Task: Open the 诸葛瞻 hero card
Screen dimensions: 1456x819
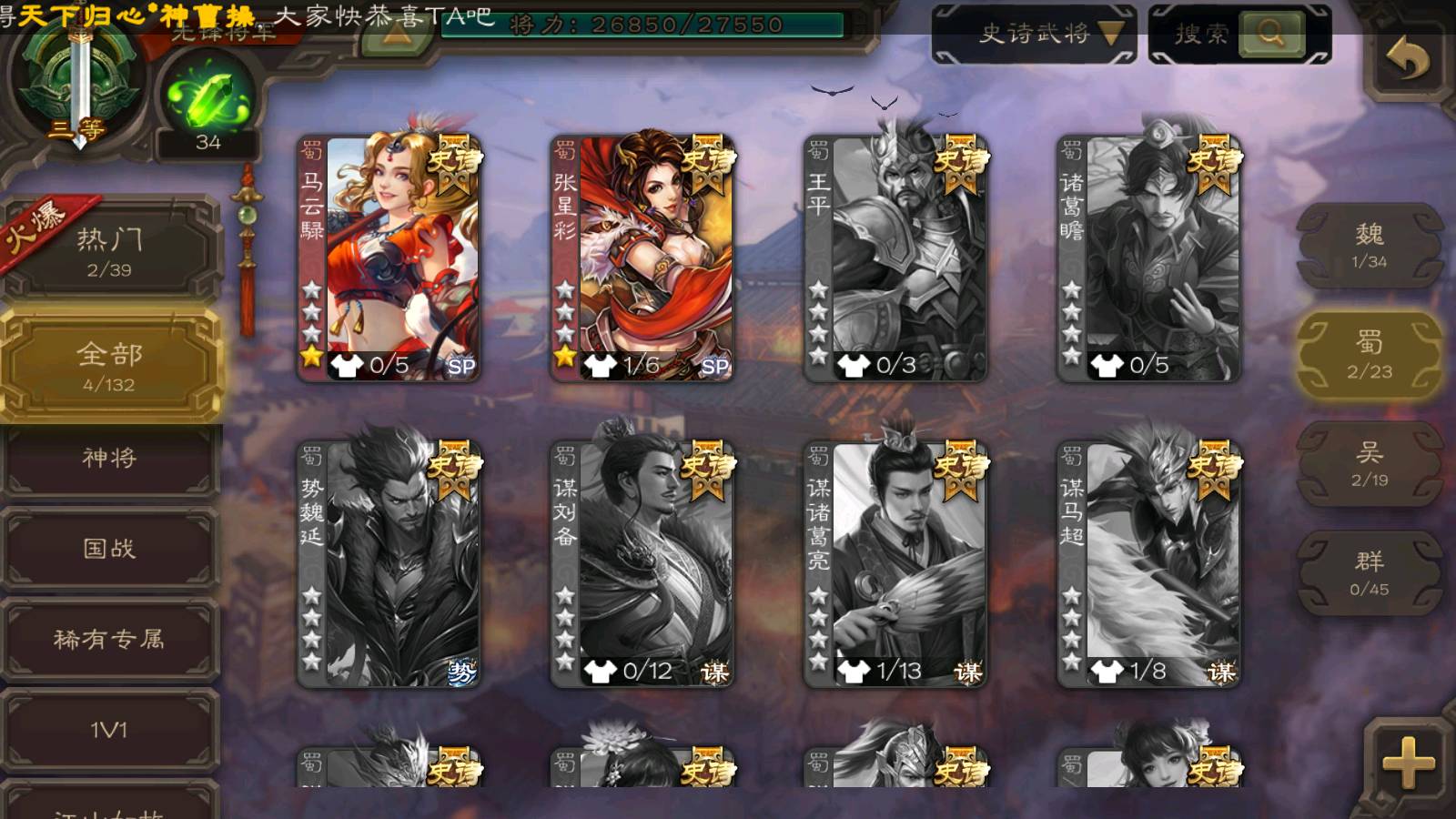Action: click(1148, 258)
